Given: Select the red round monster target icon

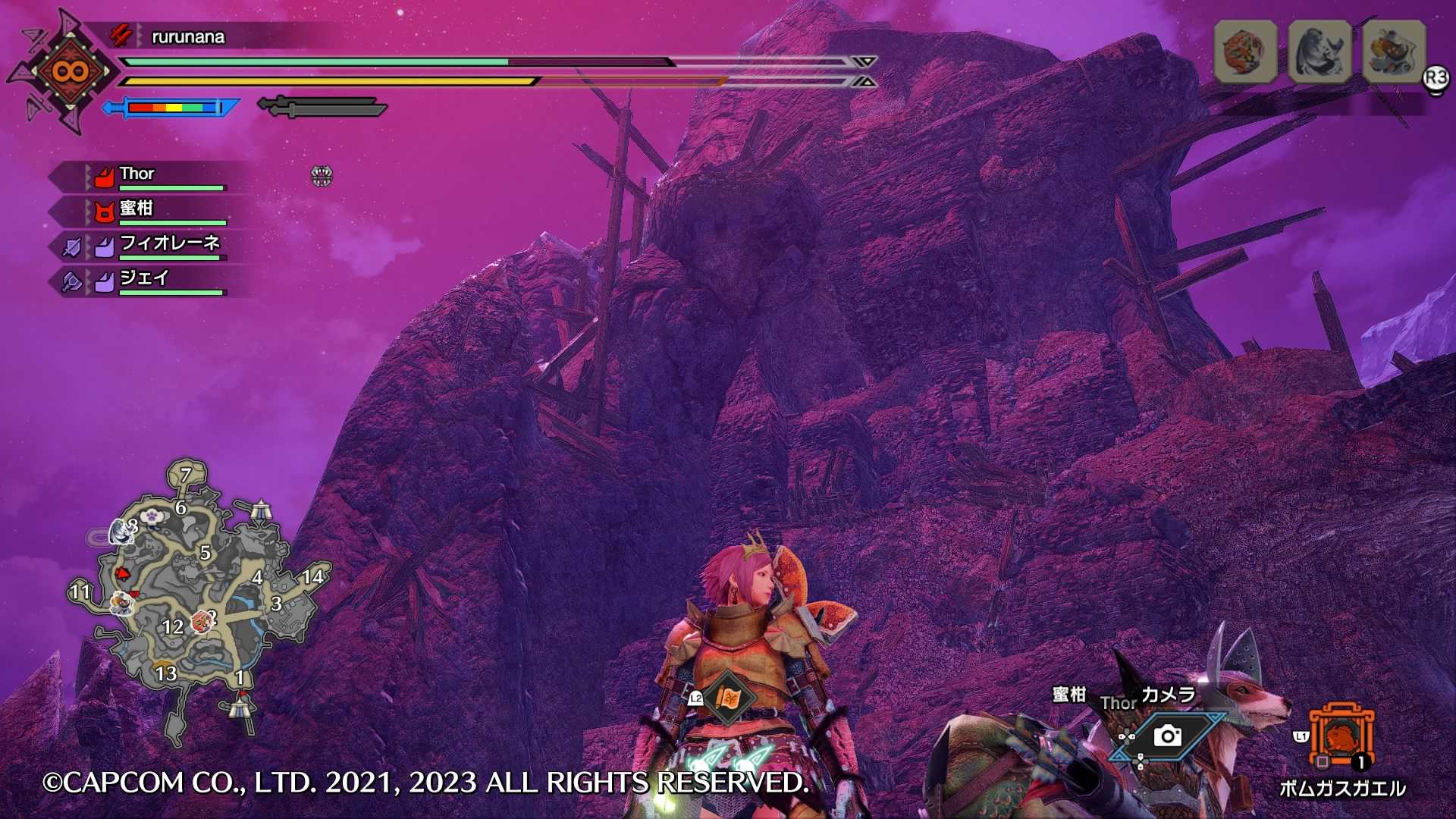Looking at the screenshot, I should tap(1245, 52).
